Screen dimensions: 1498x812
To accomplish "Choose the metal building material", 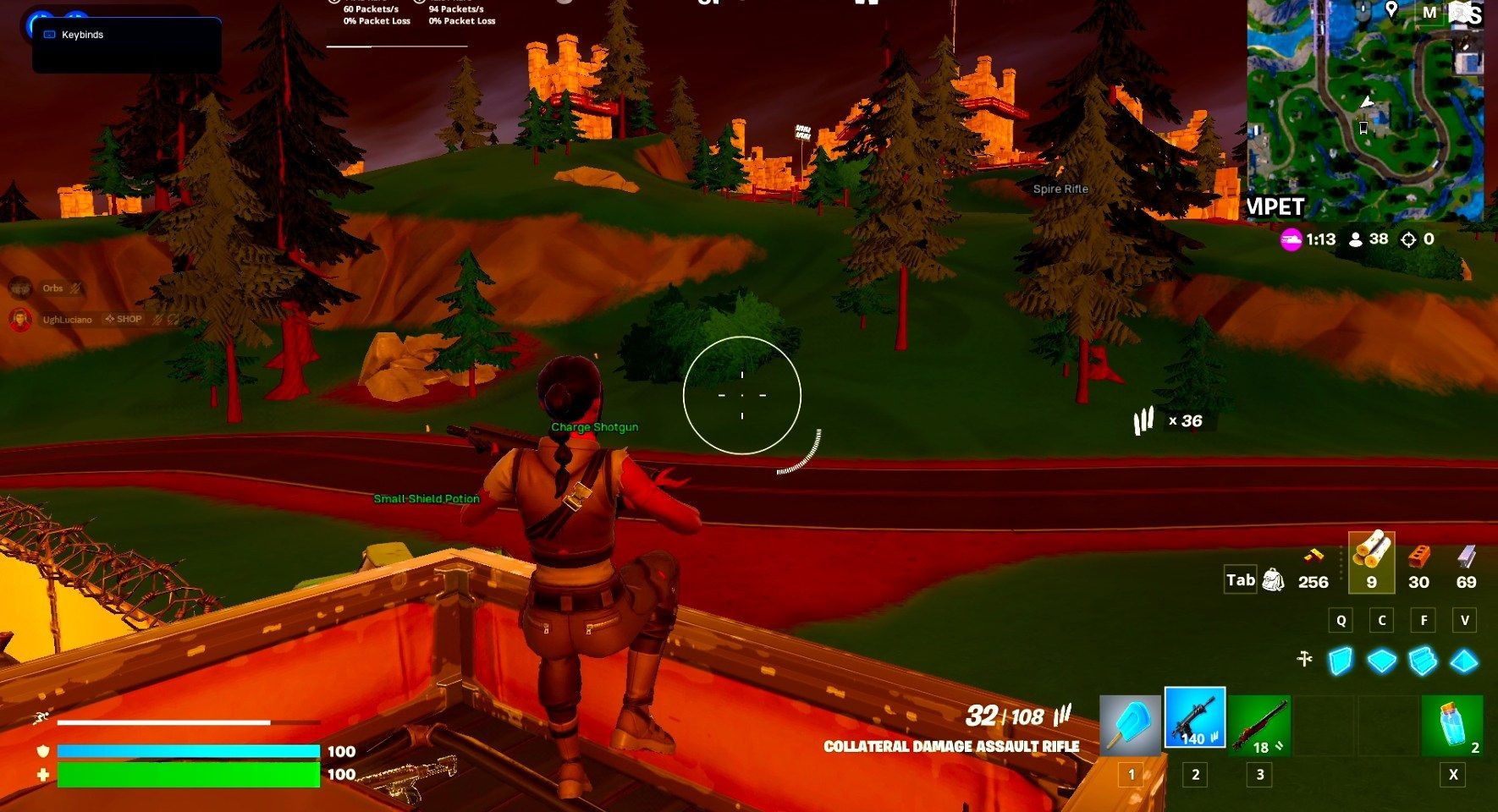I will (x=1466, y=558).
